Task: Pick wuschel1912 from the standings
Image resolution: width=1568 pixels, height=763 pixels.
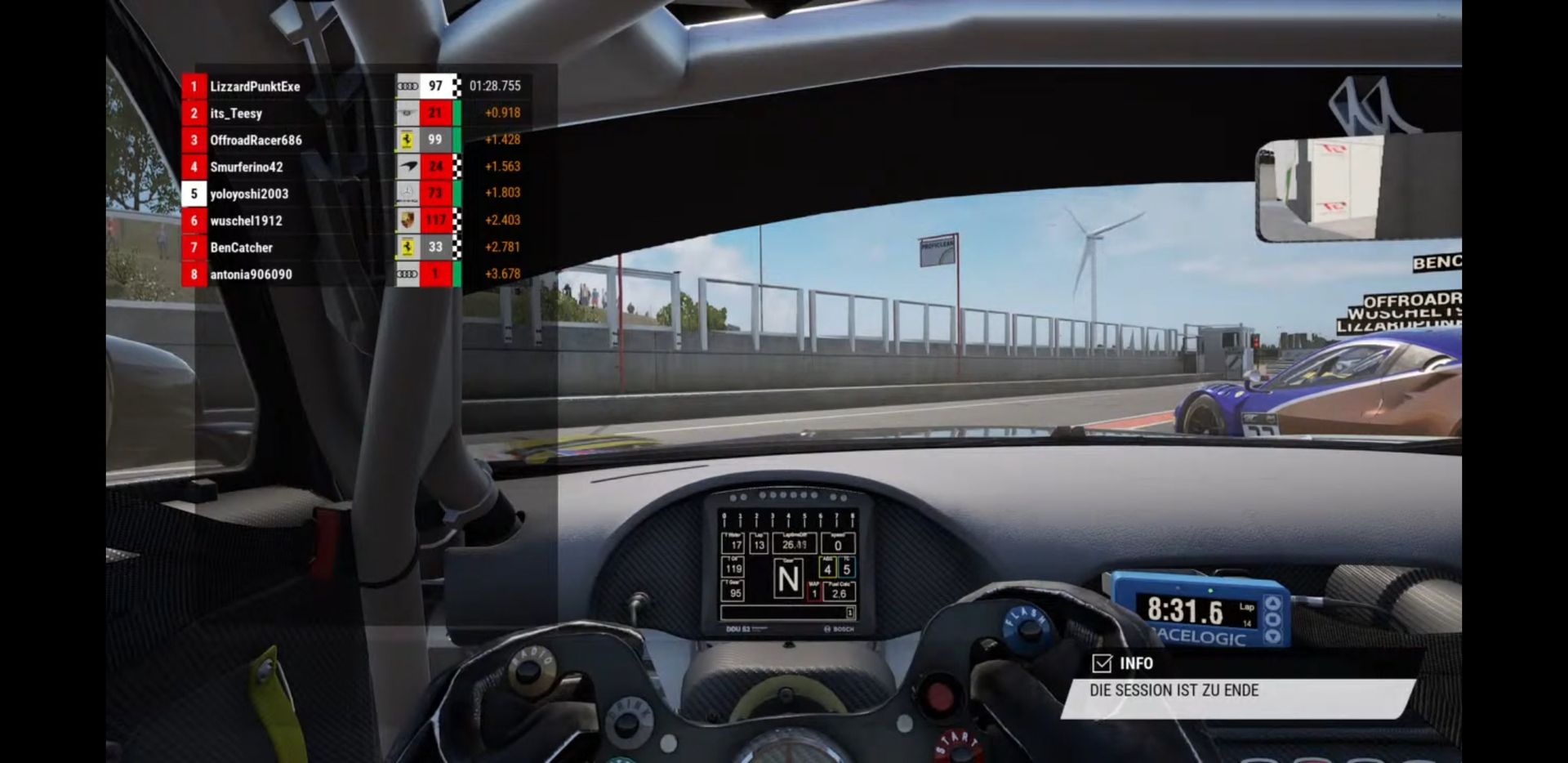Action: [246, 221]
